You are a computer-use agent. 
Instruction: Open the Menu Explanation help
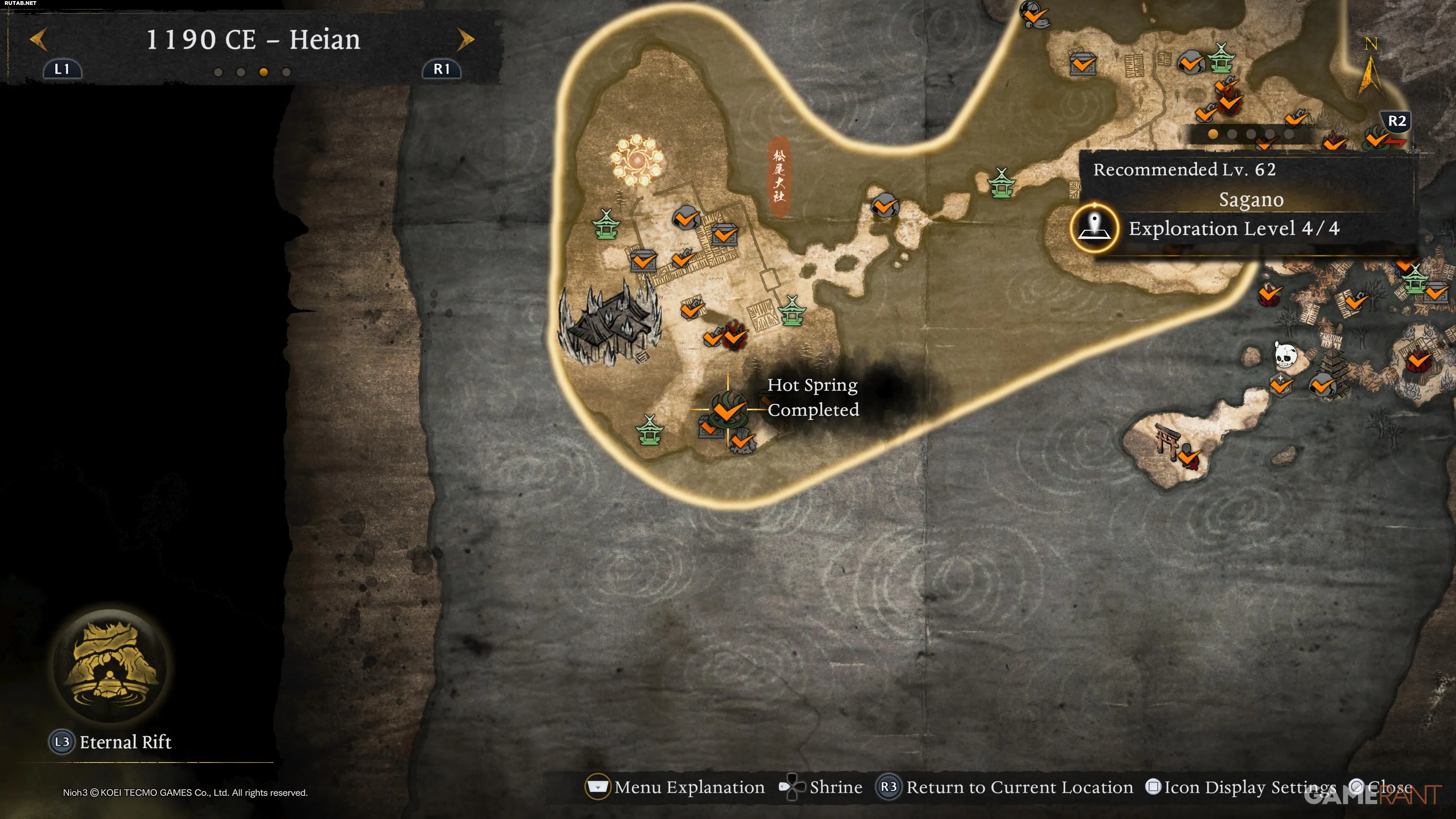point(675,787)
